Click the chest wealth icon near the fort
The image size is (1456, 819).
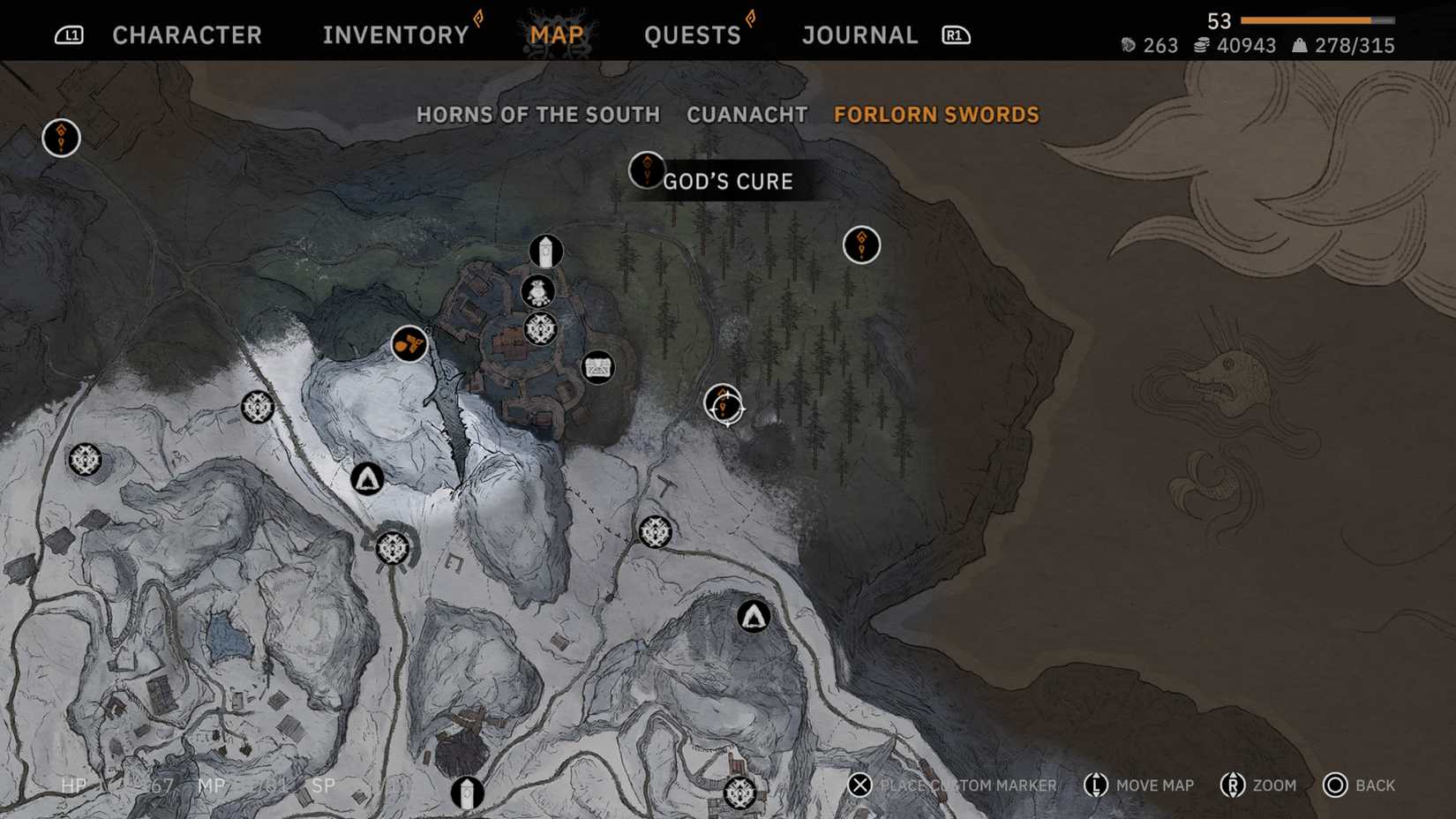pyautogui.click(x=598, y=368)
